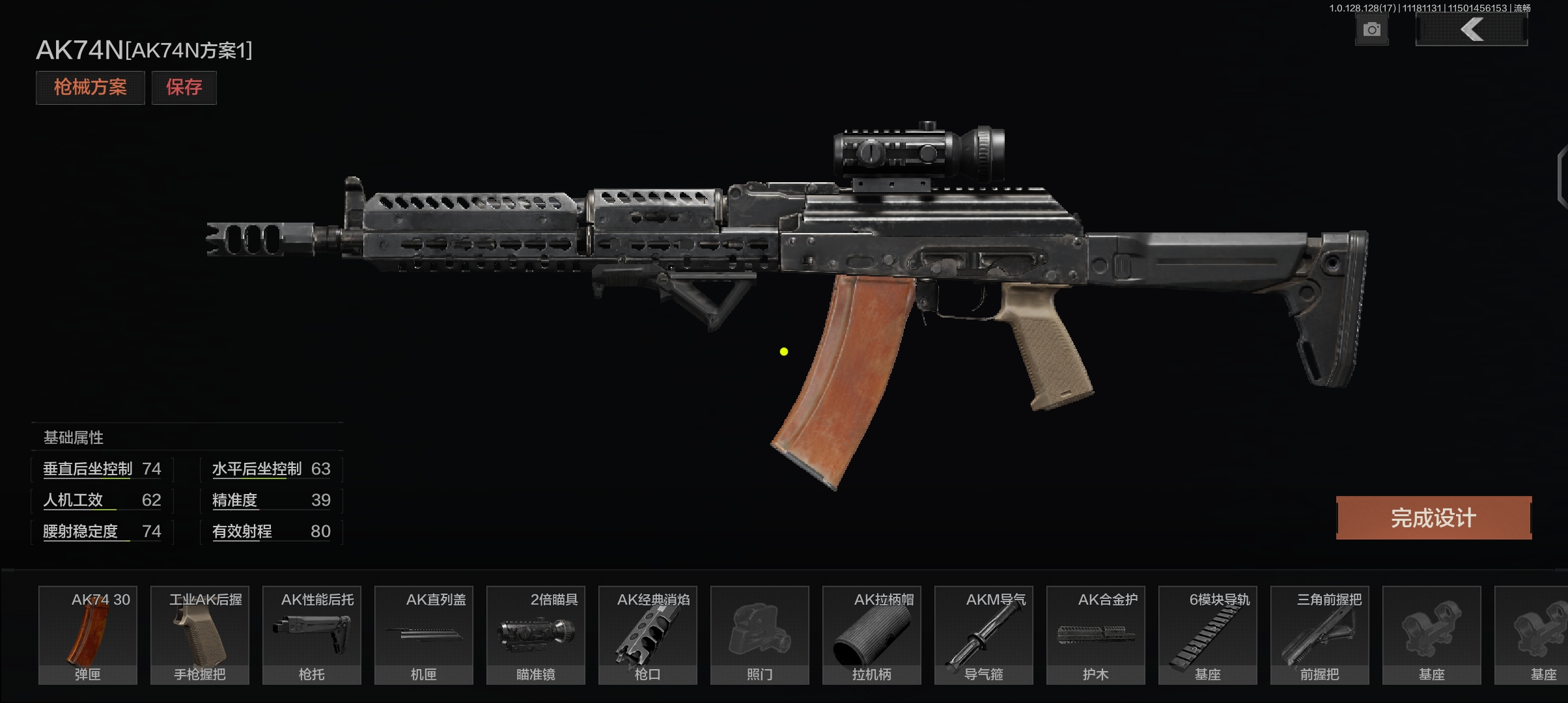Choose the AK拉柄帽 charging handle slot
Viewport: 1568px width, 703px height.
click(x=872, y=635)
